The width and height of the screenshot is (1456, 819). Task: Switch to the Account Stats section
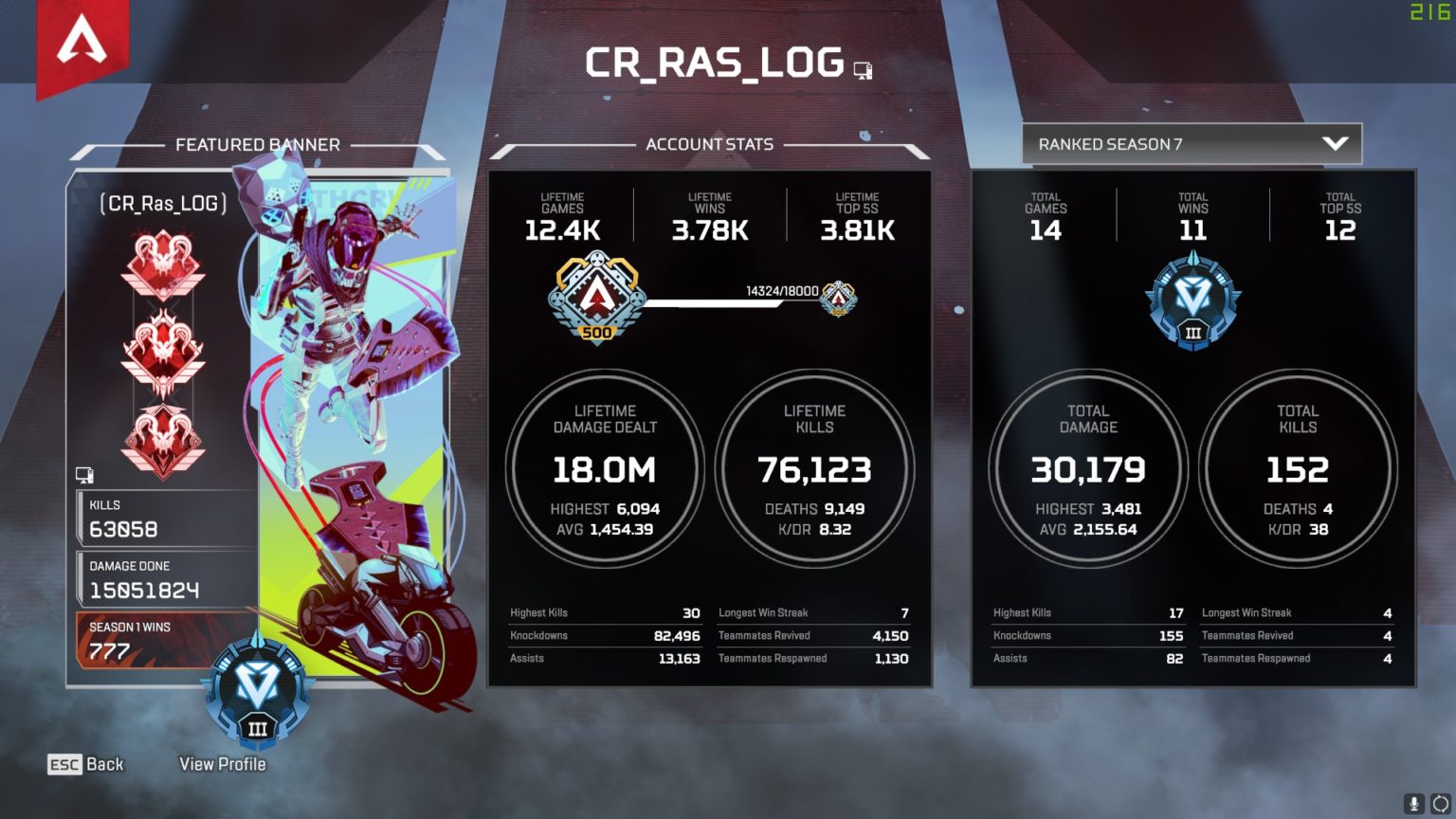[x=708, y=143]
